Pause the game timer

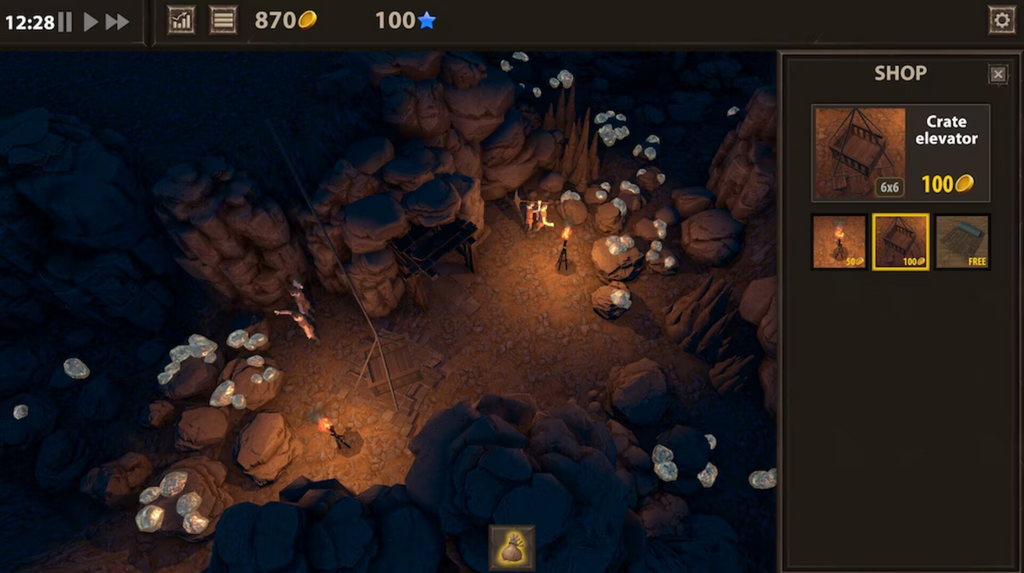[x=65, y=21]
